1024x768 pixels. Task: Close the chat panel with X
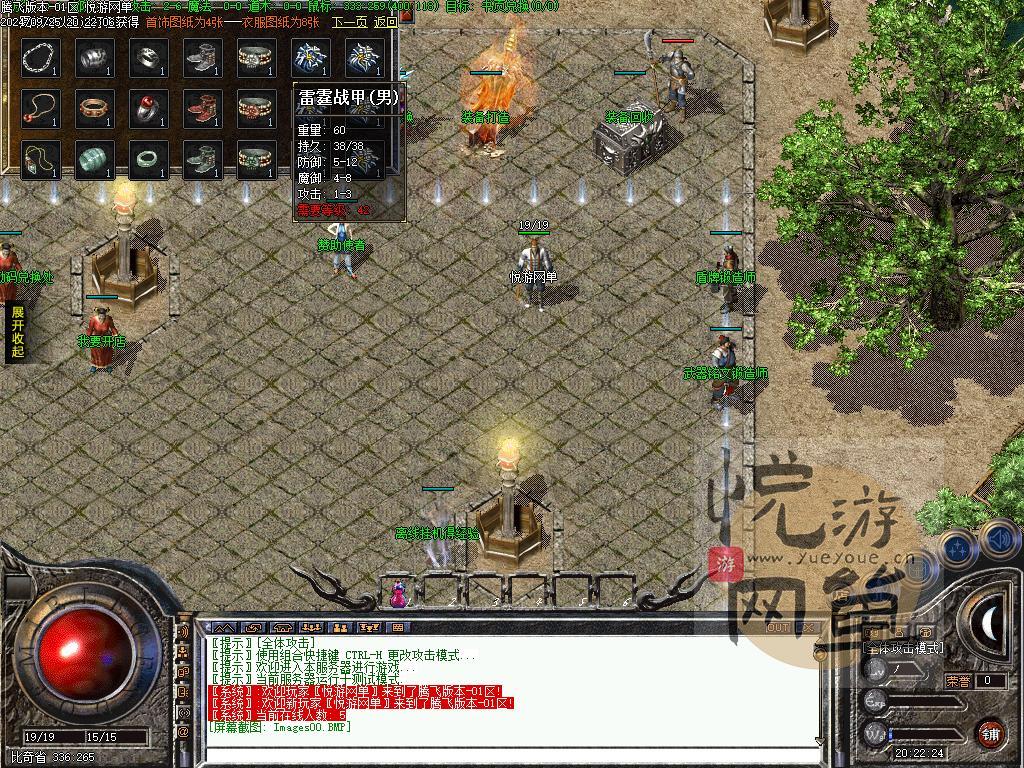(807, 628)
